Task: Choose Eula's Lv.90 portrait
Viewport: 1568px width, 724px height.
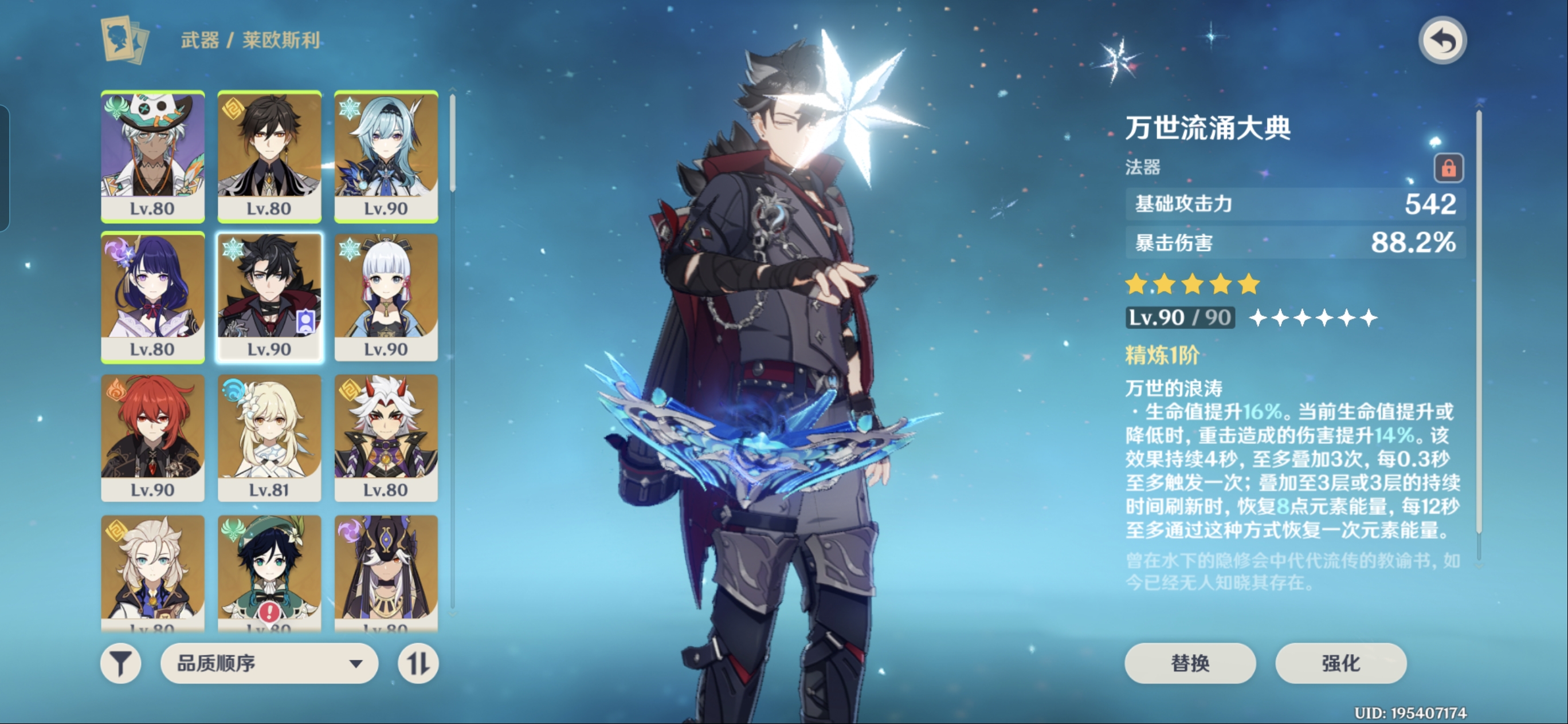Action: pos(386,156)
